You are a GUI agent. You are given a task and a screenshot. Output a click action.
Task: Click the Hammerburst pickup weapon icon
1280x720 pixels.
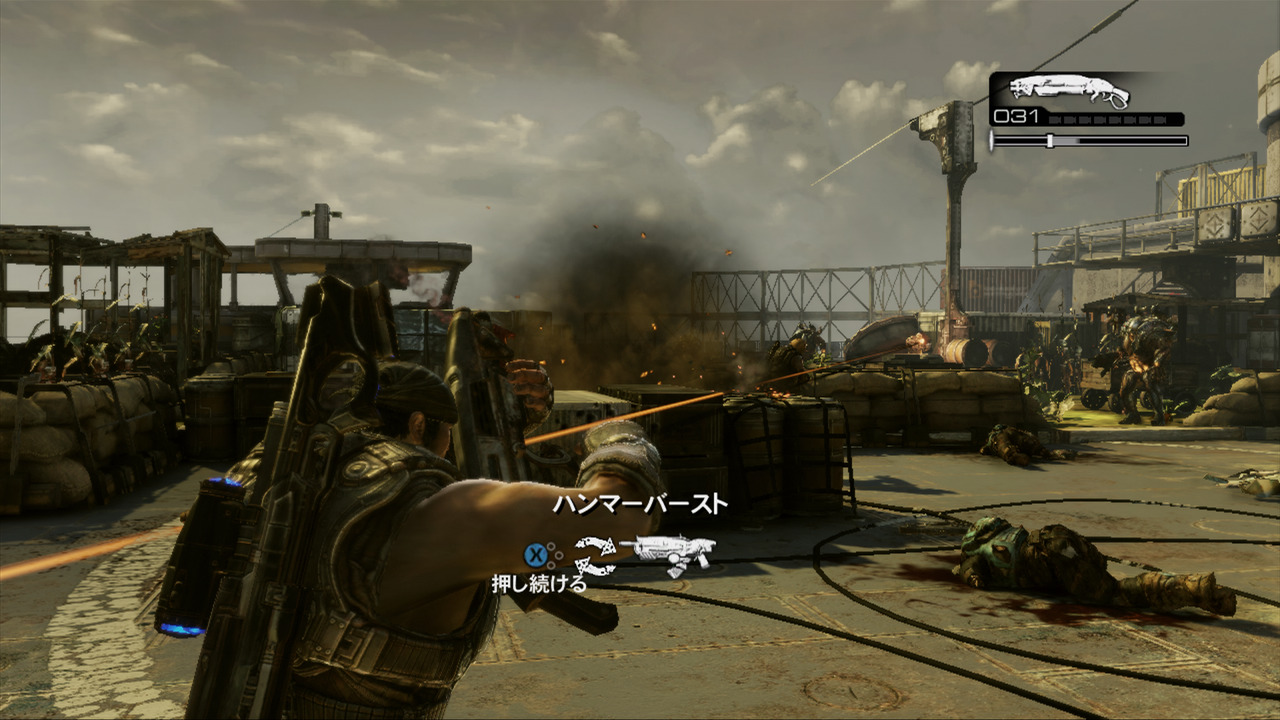pos(668,552)
